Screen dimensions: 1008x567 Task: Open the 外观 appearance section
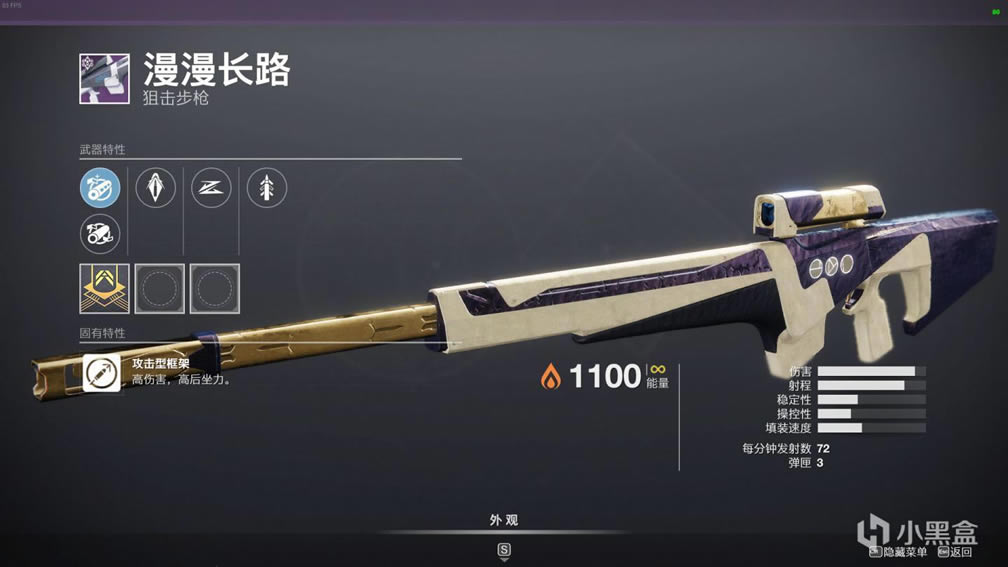click(504, 521)
